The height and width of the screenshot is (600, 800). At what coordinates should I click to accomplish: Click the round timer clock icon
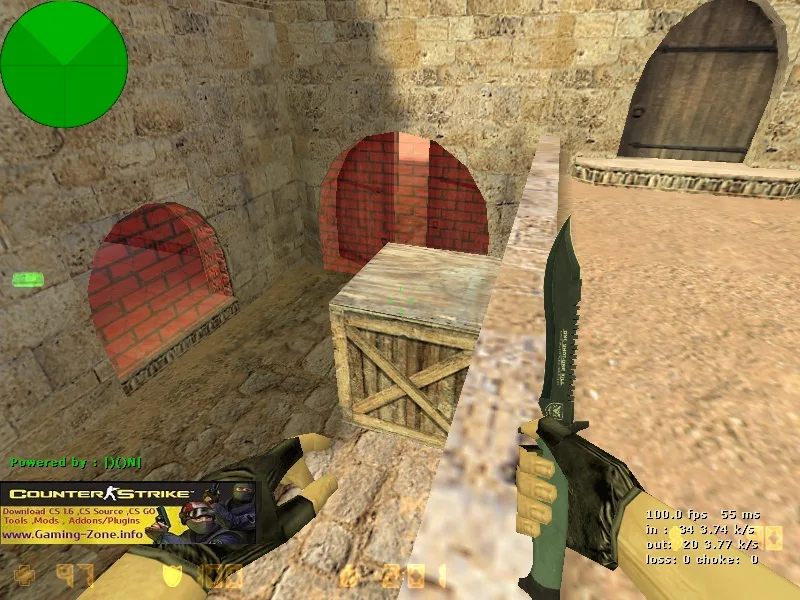click(347, 576)
